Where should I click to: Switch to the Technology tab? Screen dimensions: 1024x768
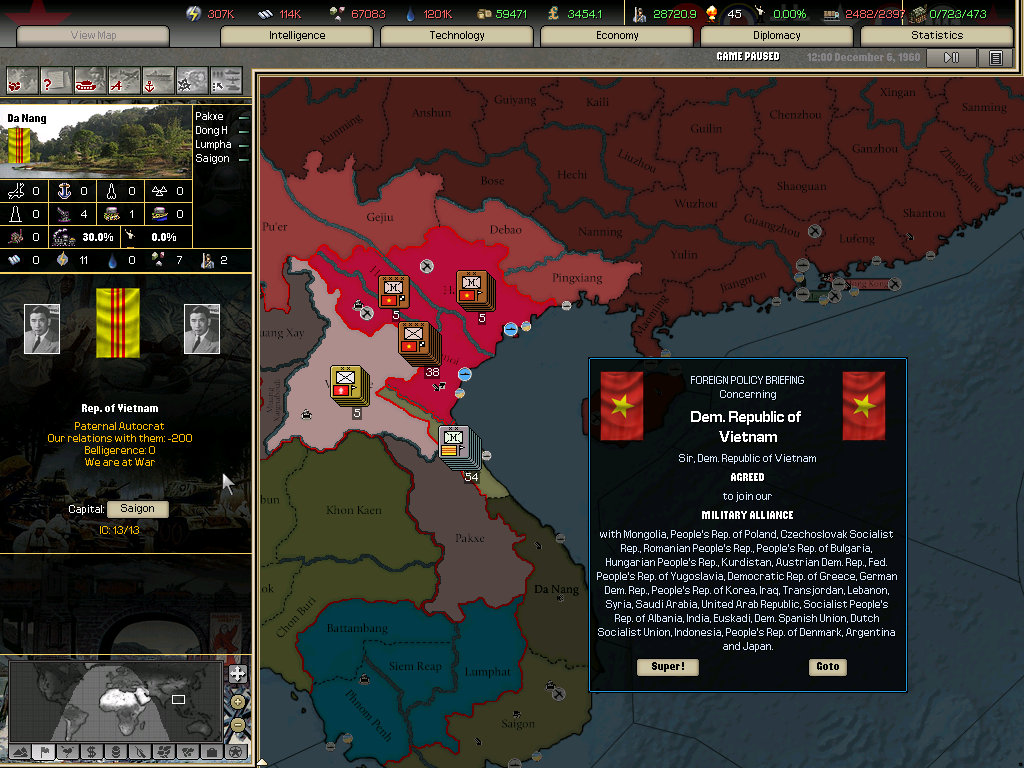pyautogui.click(x=457, y=36)
